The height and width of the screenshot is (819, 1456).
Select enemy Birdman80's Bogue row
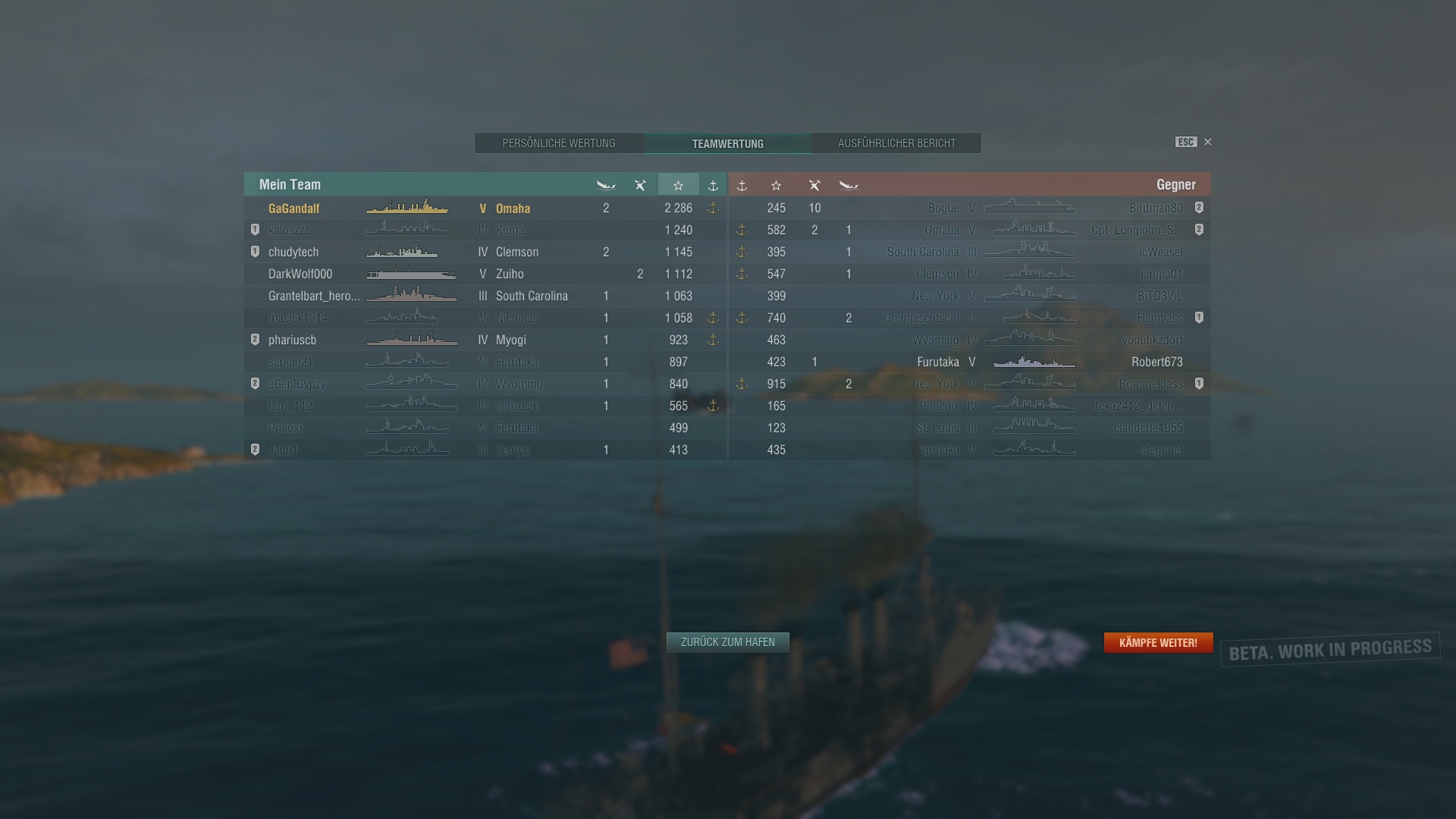pos(971,208)
